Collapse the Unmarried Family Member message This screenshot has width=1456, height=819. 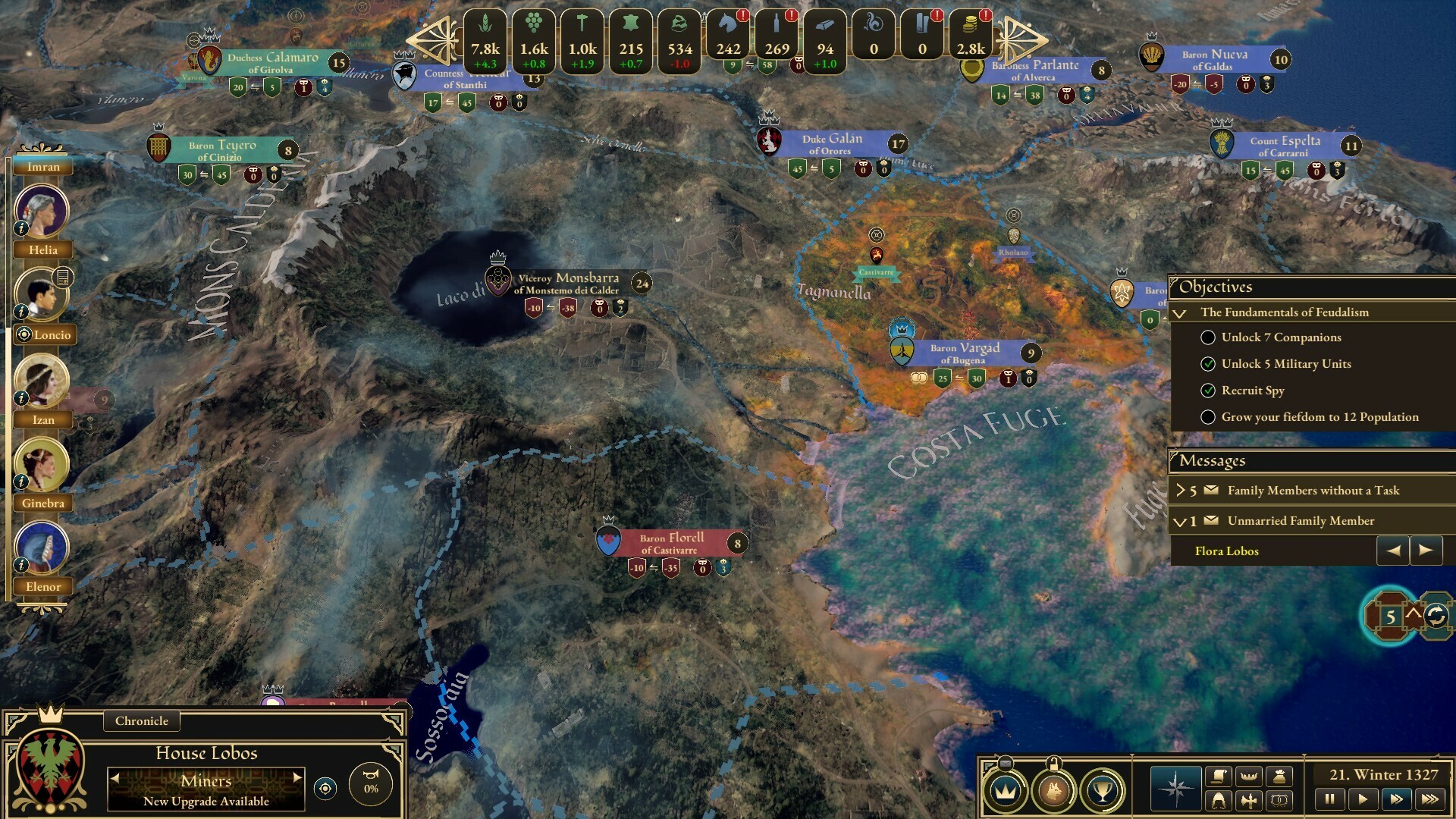tap(1180, 521)
